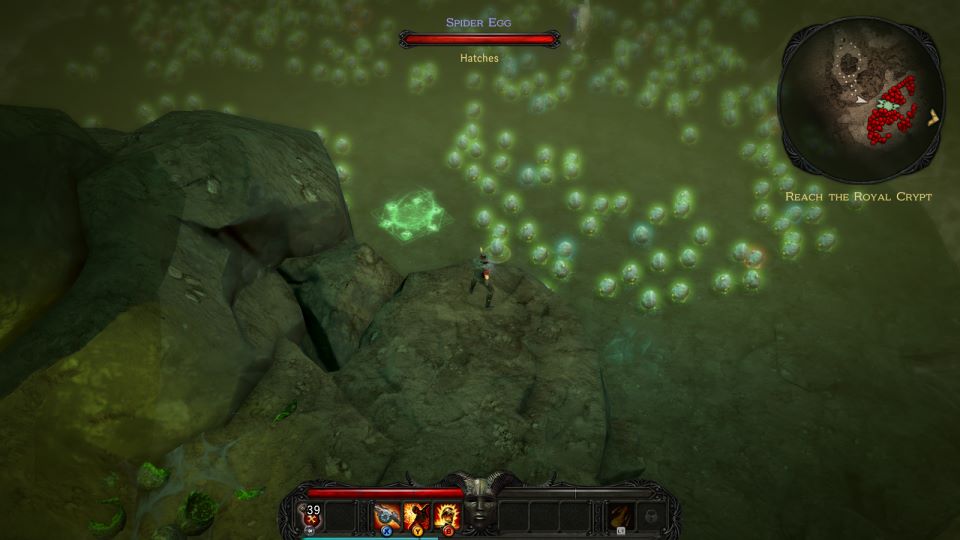Activate the hammer strike skill
Screen dimensions: 960x540
387,516
